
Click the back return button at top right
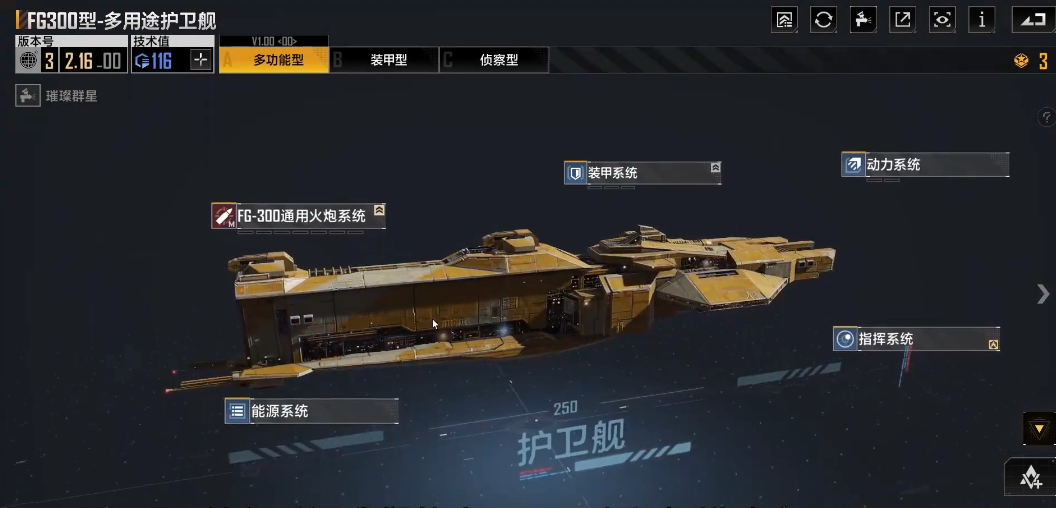[x=1033, y=19]
